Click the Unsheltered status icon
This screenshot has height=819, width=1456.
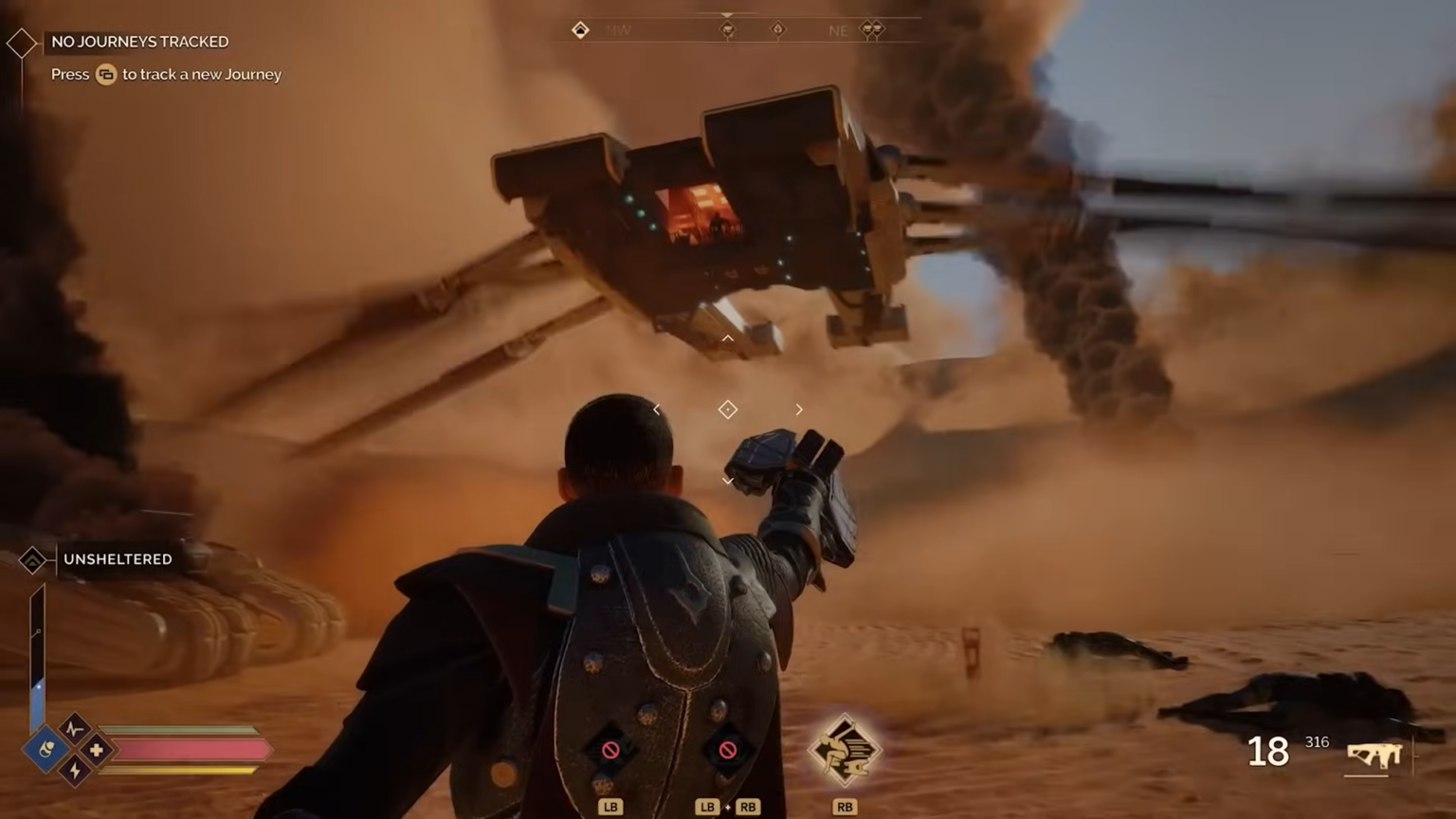click(34, 559)
